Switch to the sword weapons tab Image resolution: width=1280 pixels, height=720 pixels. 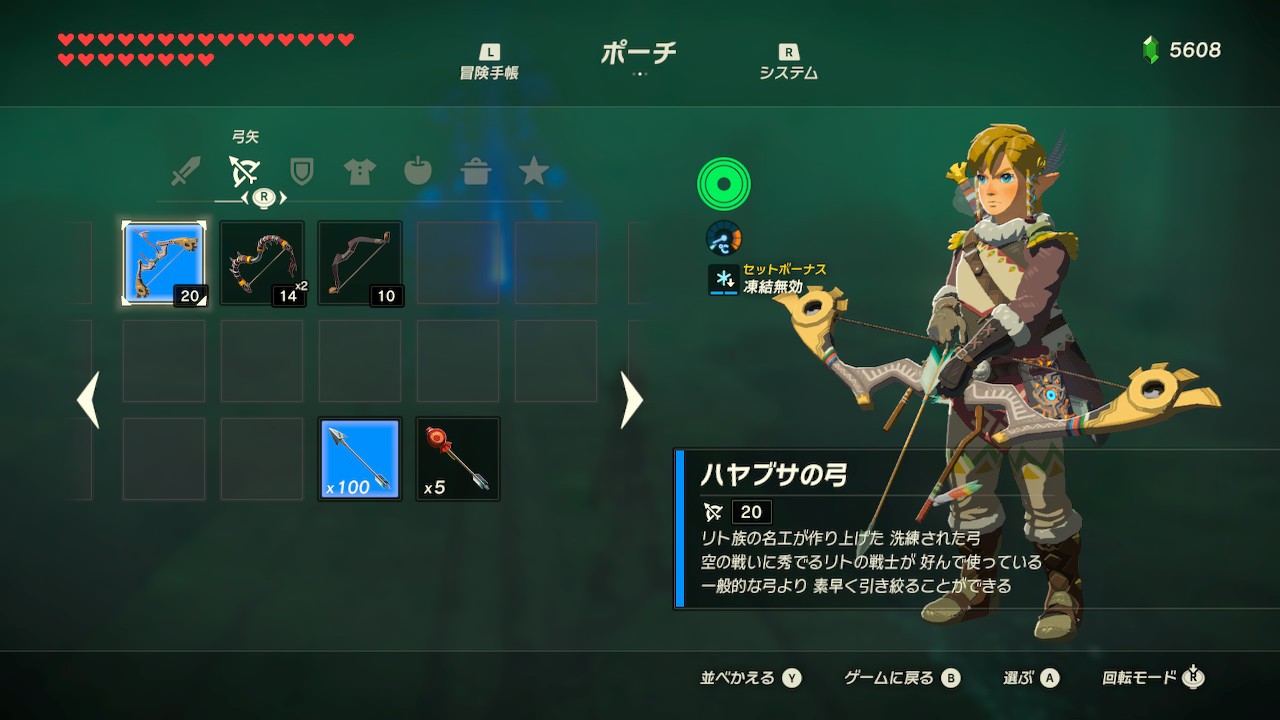point(185,172)
